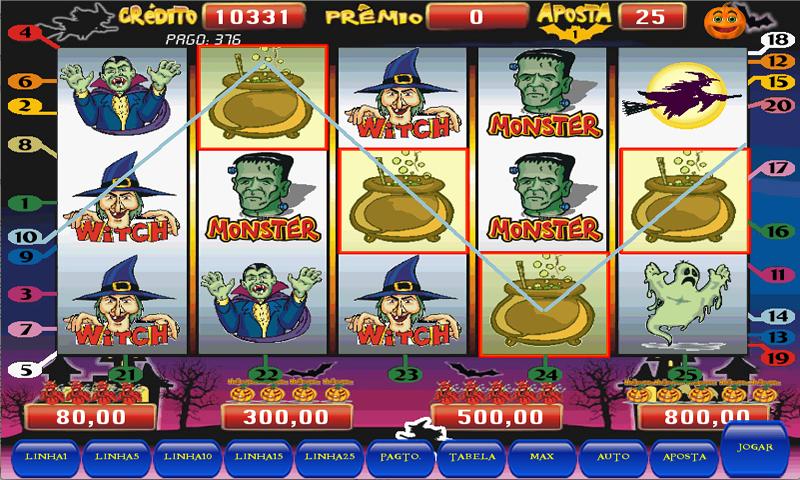Click the pumpkin icon in the corner
This screenshot has width=800, height=480.
[x=773, y=20]
